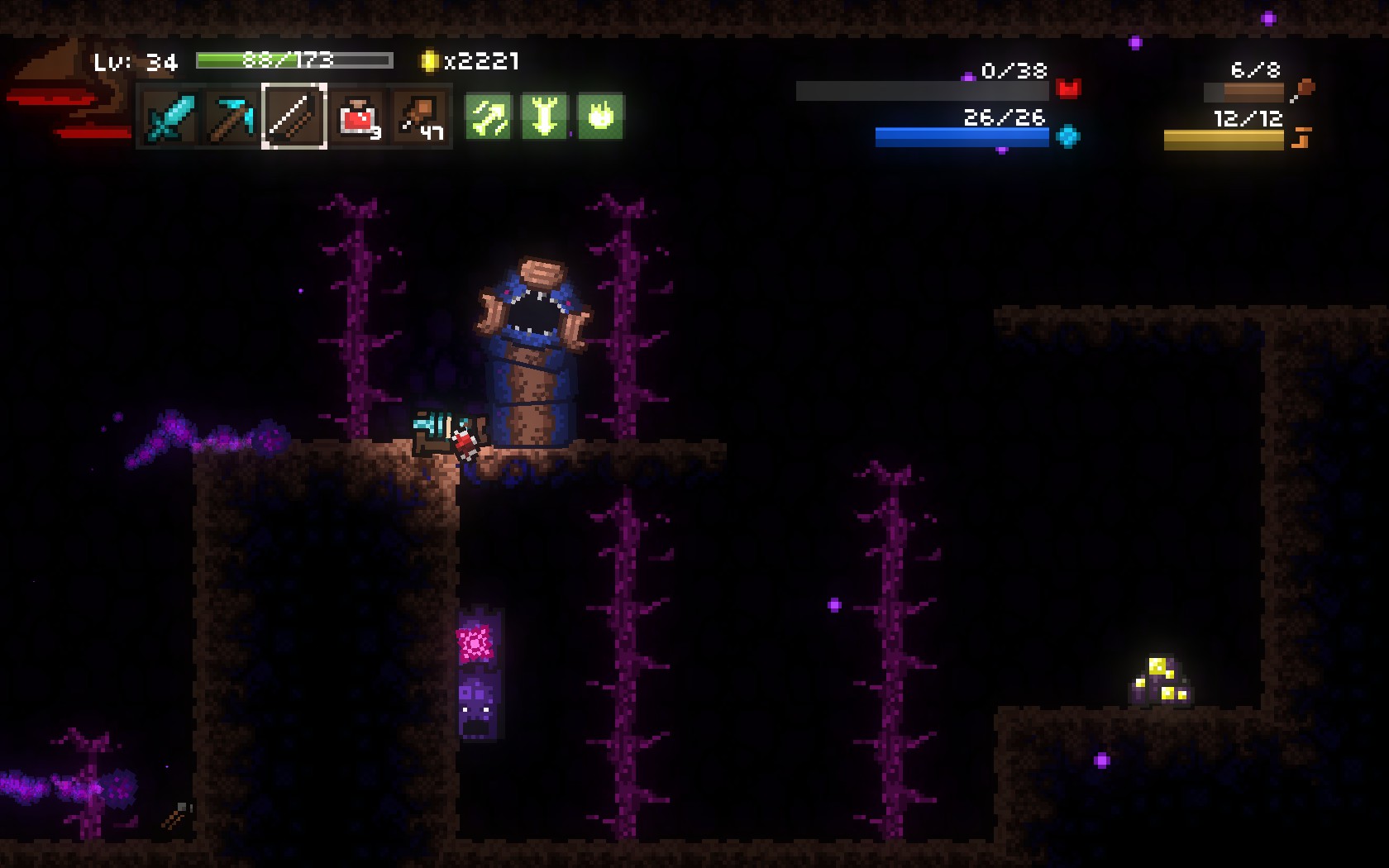1389x868 pixels.
Task: Select the diamond sword hotbar slot
Action: (169, 117)
